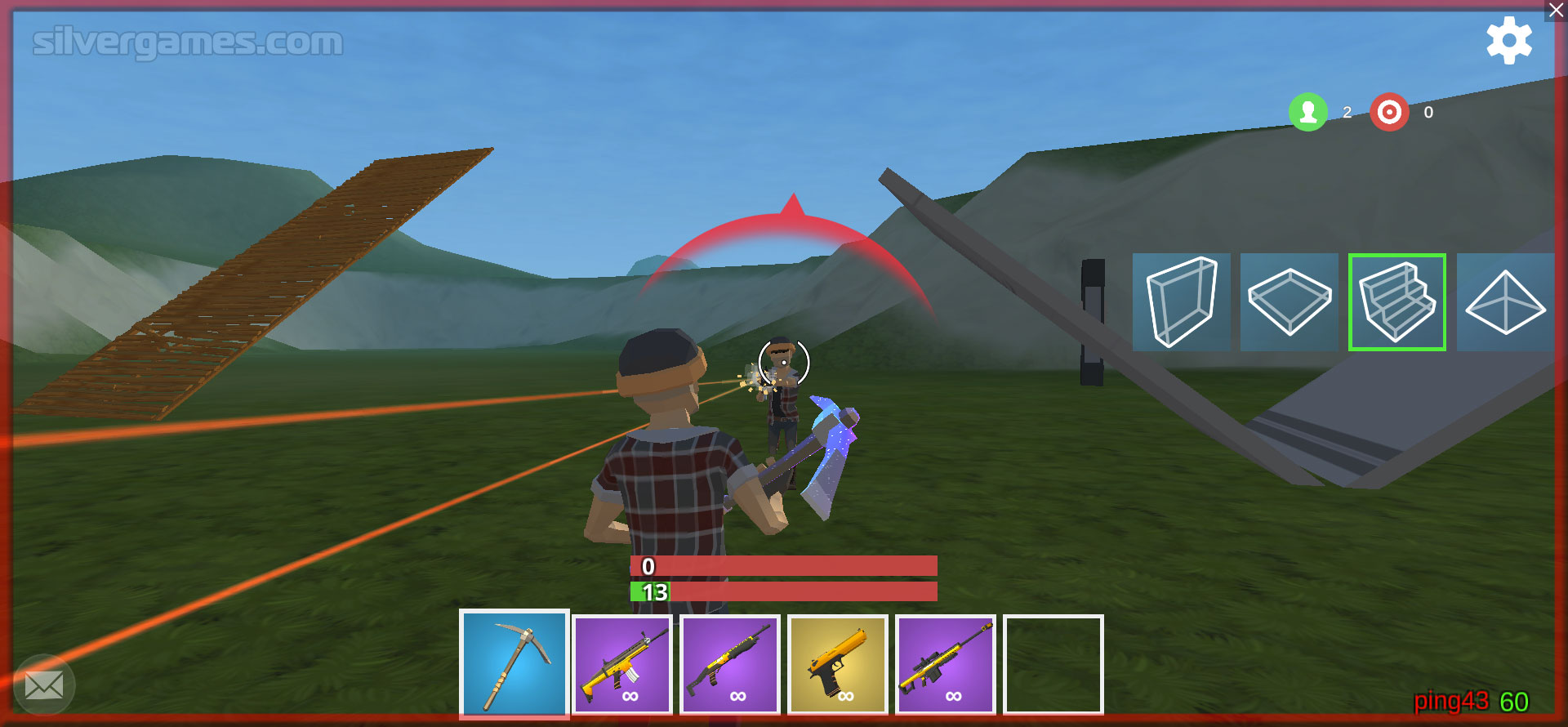Open the envelope message button
The image size is (1568, 727).
tap(44, 685)
